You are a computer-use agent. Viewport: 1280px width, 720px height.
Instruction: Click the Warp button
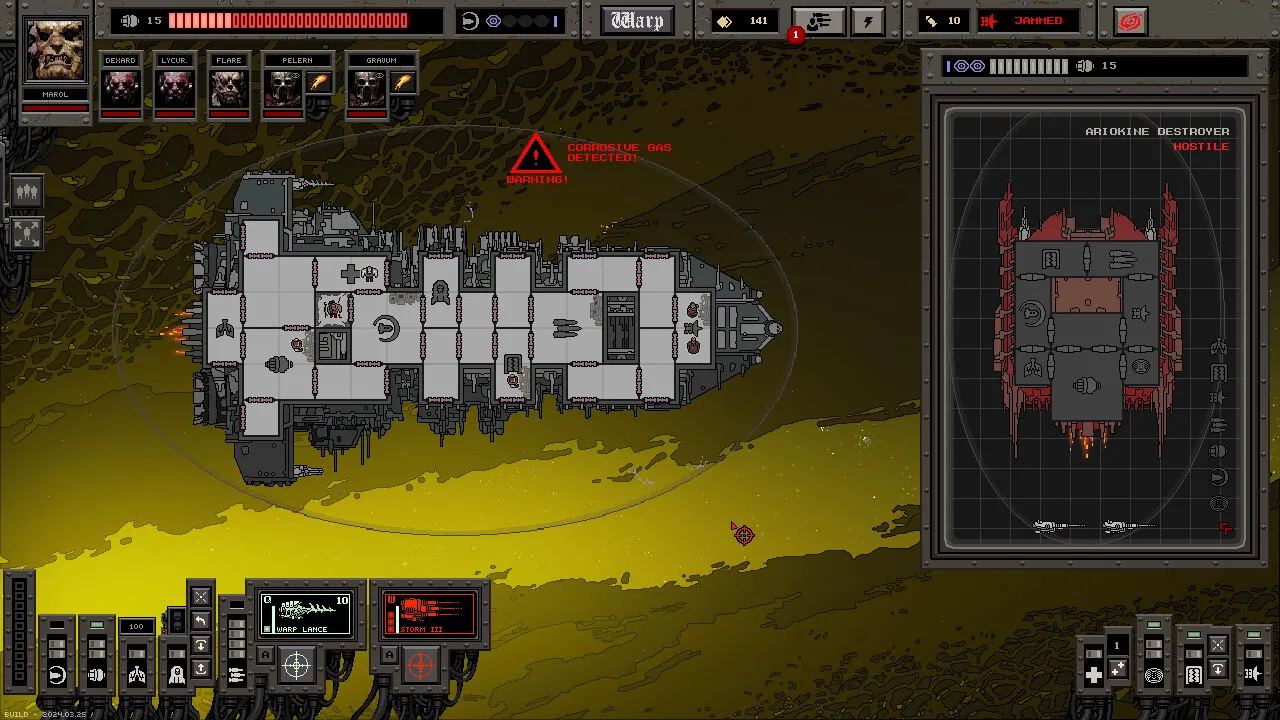[638, 21]
